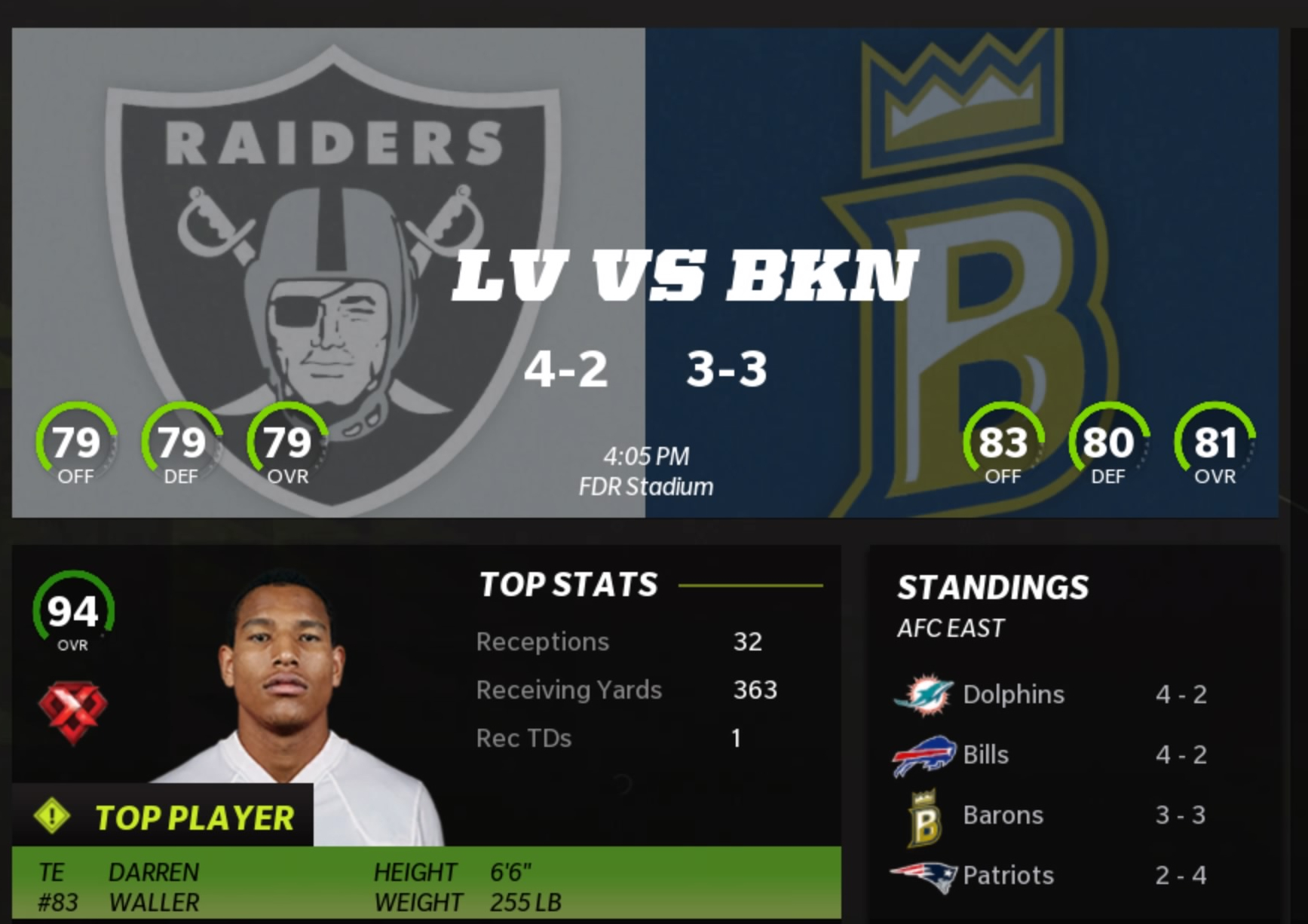Click Darren Waller's red X-Factor icon
This screenshot has height=924, width=1308.
[x=72, y=710]
